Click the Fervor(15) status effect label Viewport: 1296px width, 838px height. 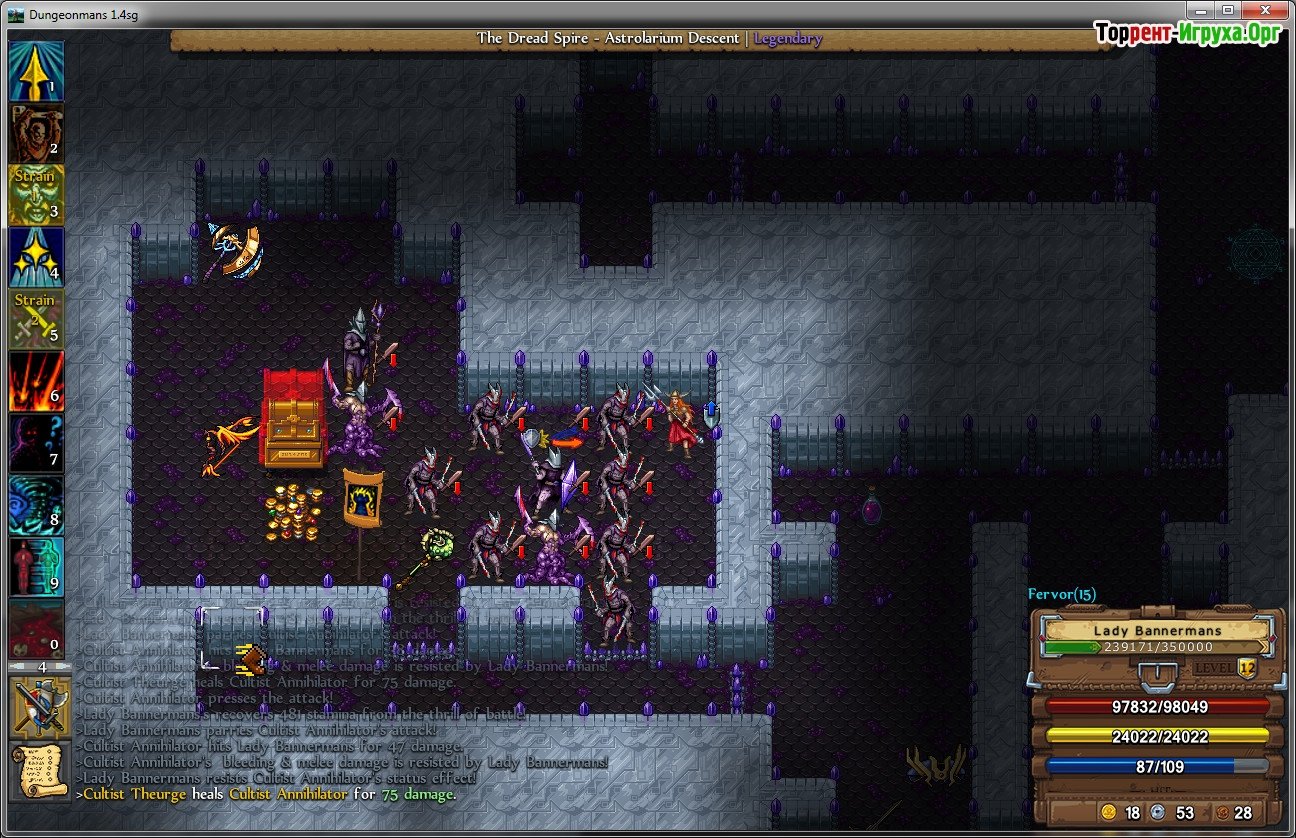pos(1062,594)
